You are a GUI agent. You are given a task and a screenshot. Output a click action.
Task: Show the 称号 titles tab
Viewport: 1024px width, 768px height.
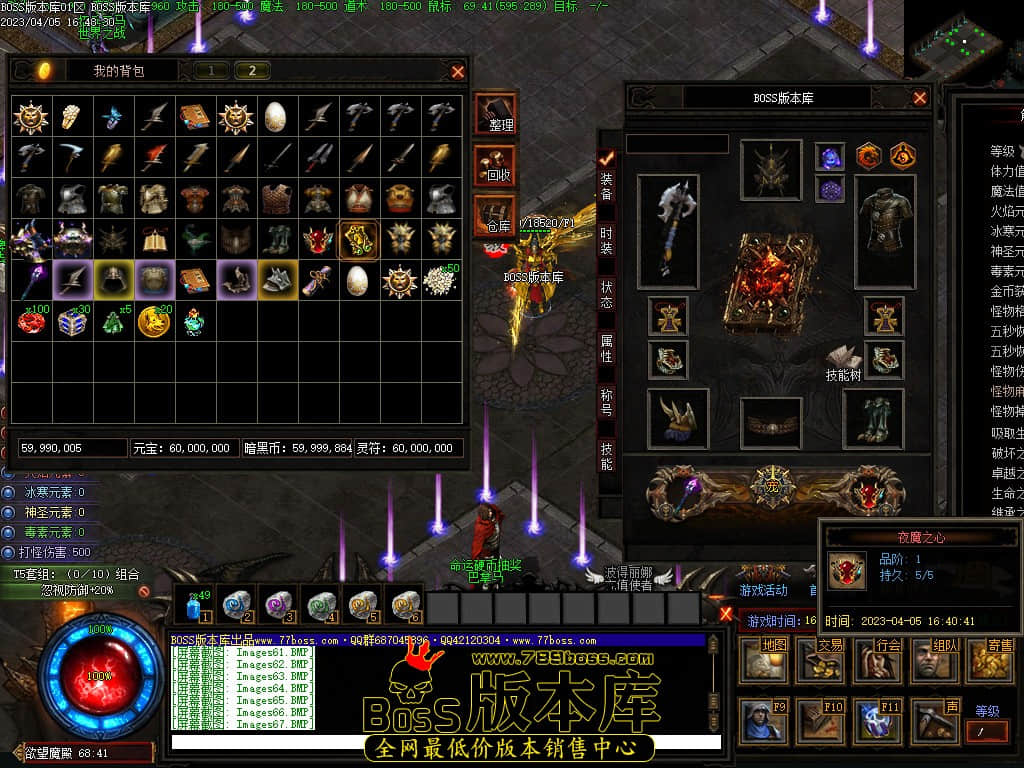(x=606, y=402)
